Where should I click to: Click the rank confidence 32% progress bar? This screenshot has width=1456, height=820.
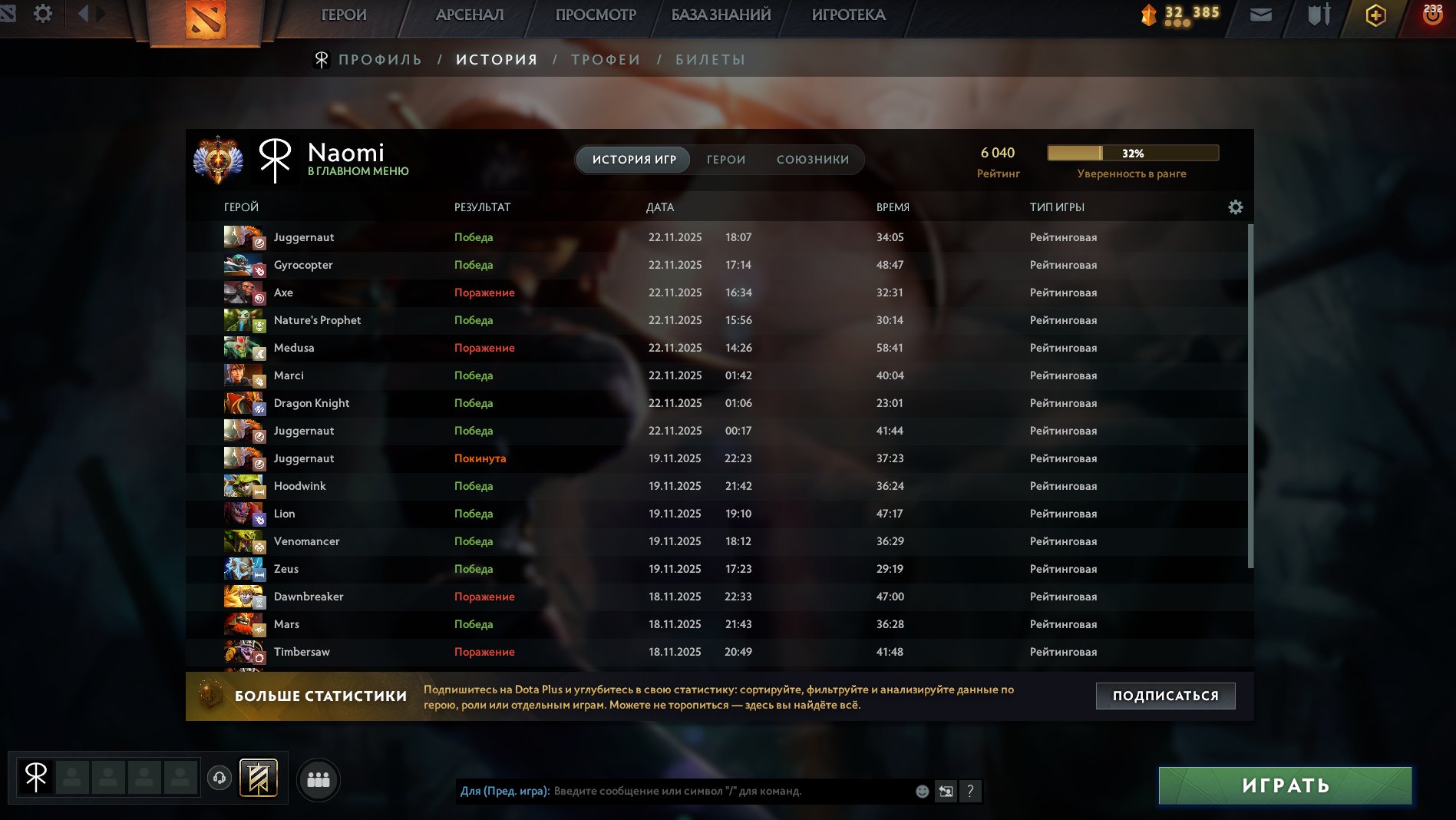pos(1134,153)
